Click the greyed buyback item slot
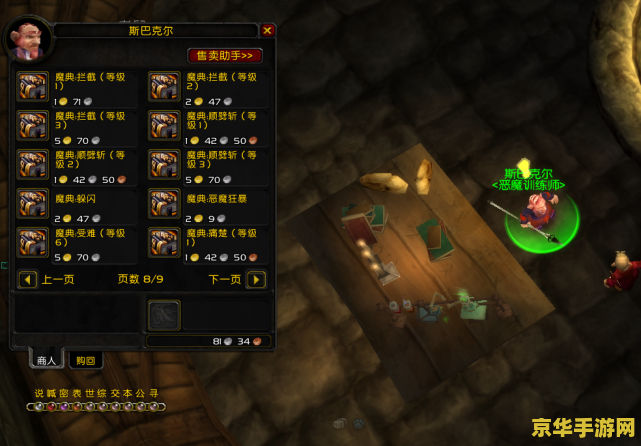 (164, 315)
